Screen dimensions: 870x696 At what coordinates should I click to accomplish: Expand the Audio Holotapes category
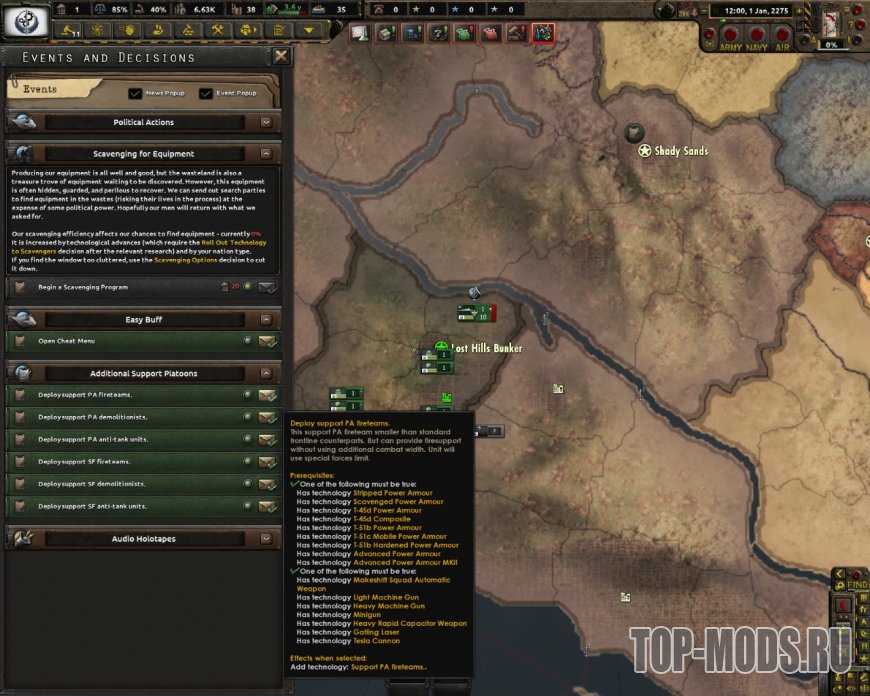click(266, 538)
